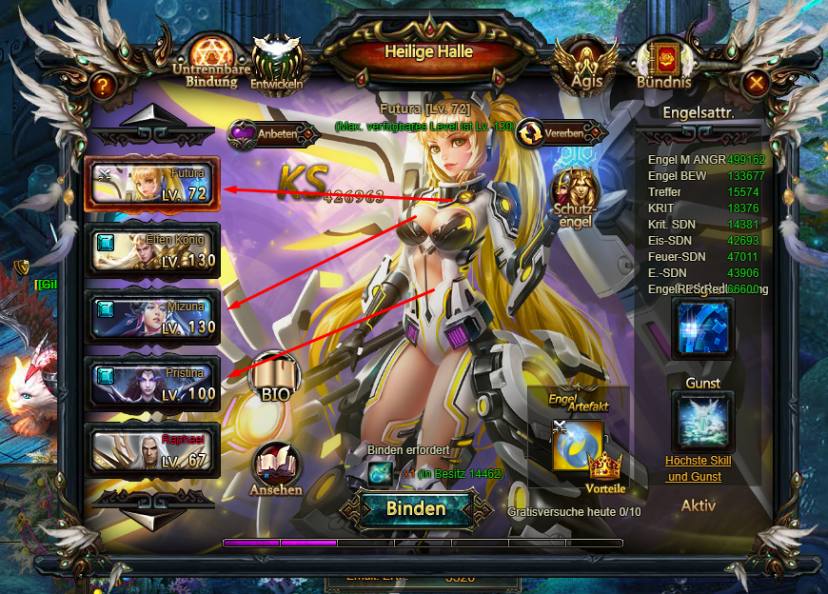Select the Gunst icon
828x594 pixels.
click(702, 419)
